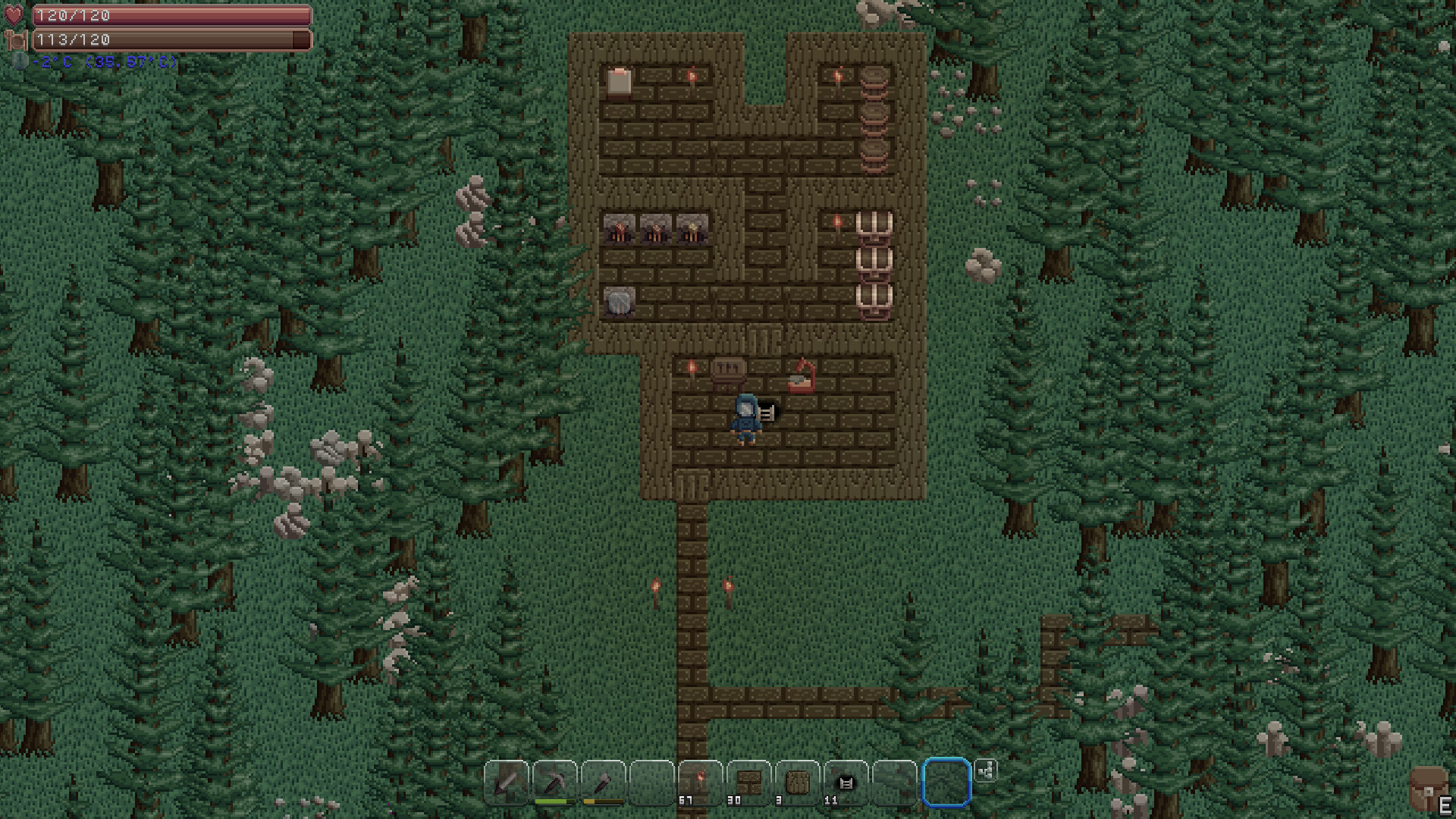Click the food icon next to the hunger bar
The width and height of the screenshot is (1456, 819).
click(14, 39)
